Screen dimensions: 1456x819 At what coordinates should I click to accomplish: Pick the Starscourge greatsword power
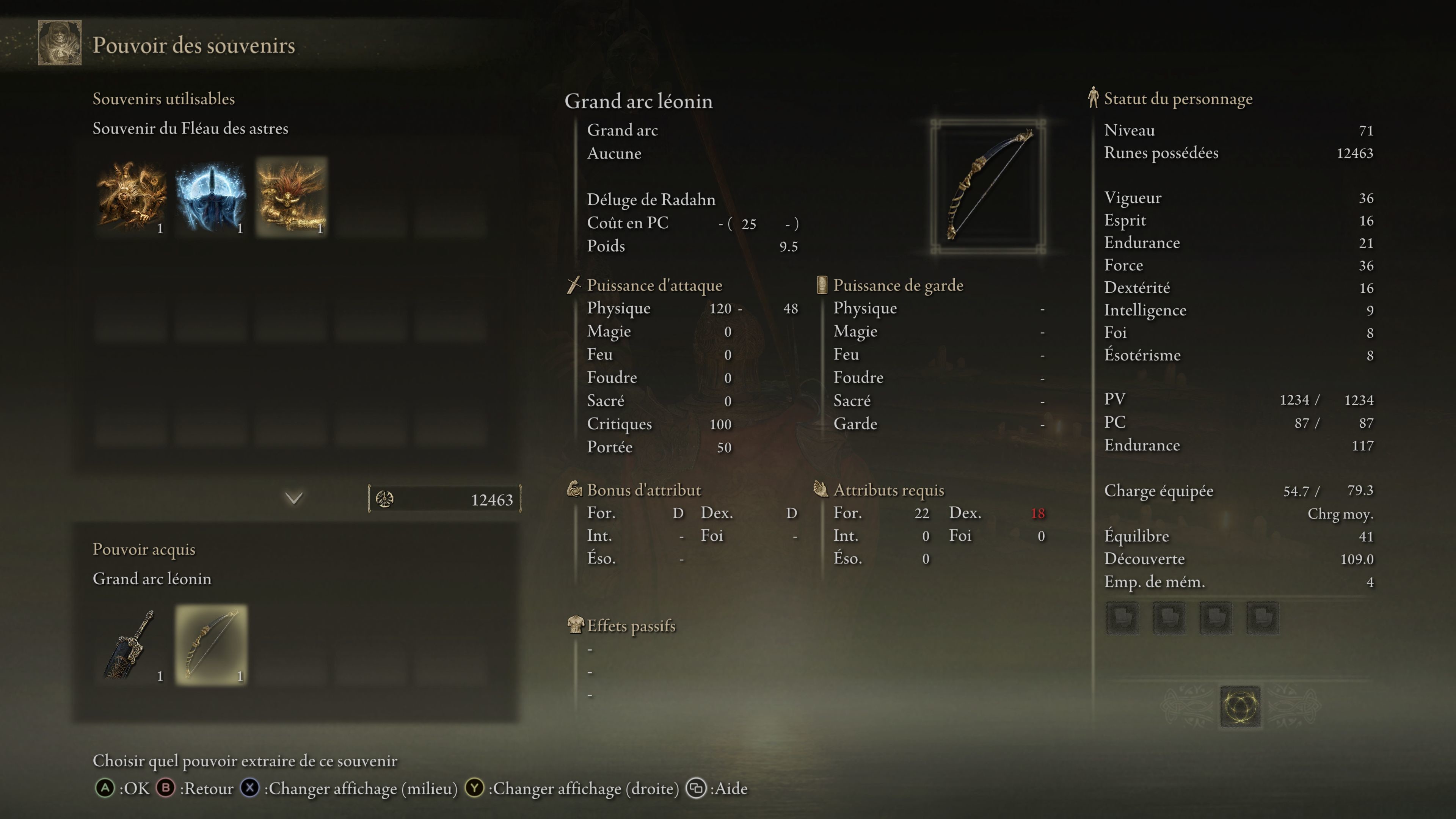[130, 644]
